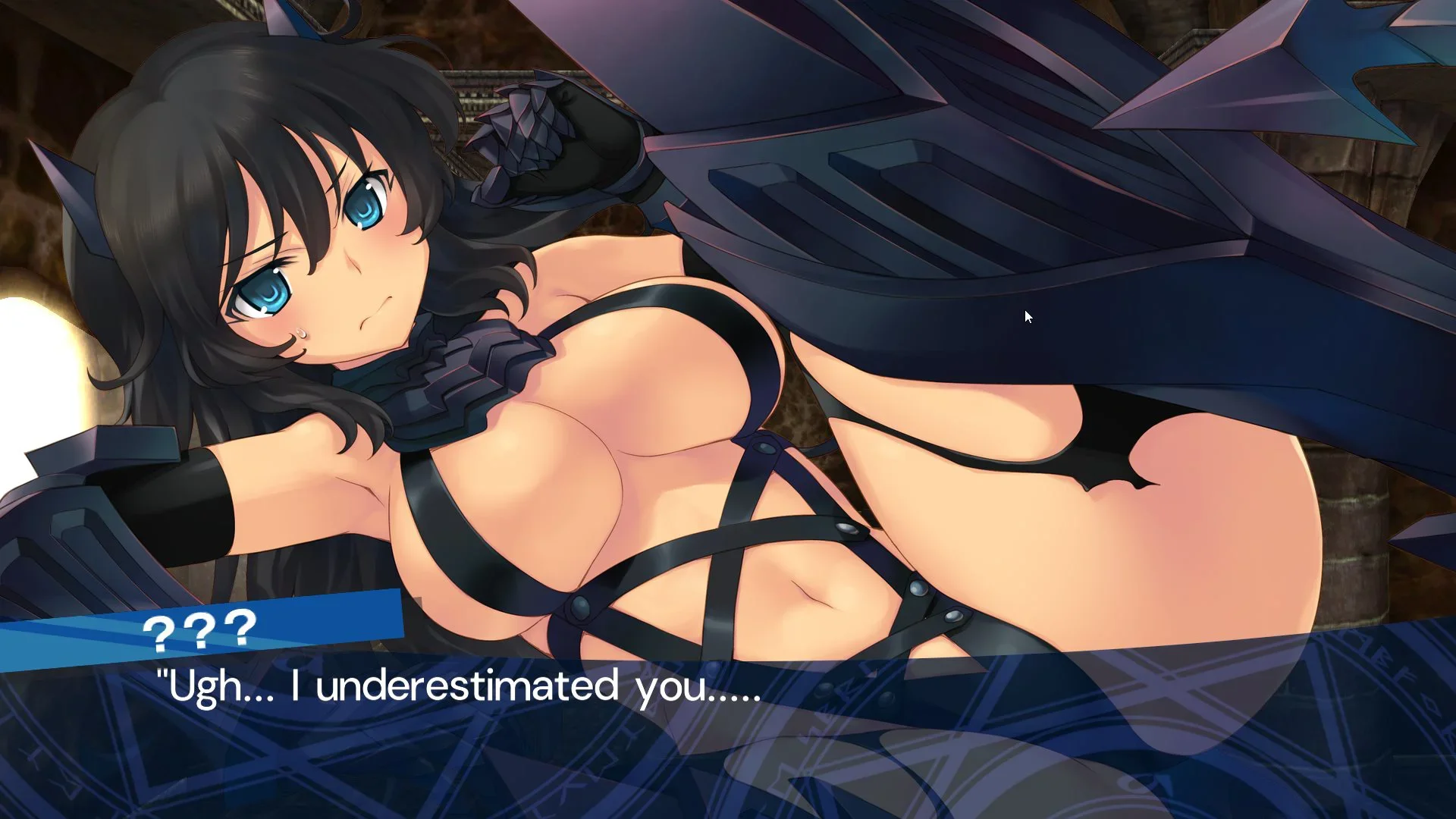Click the dialogue box to continue
Screen dimensions: 1456x819
pos(728,728)
